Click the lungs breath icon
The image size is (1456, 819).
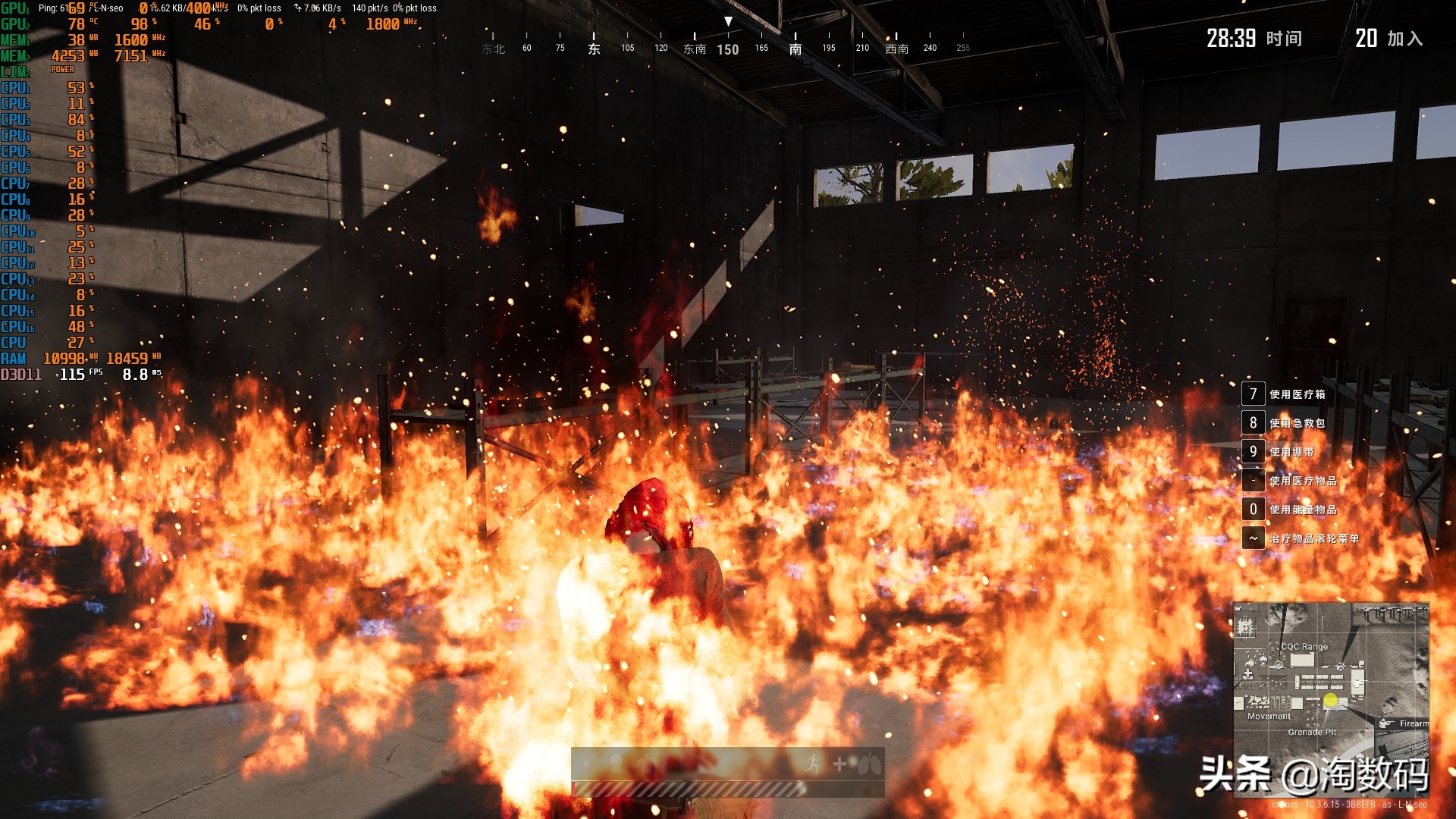click(869, 764)
